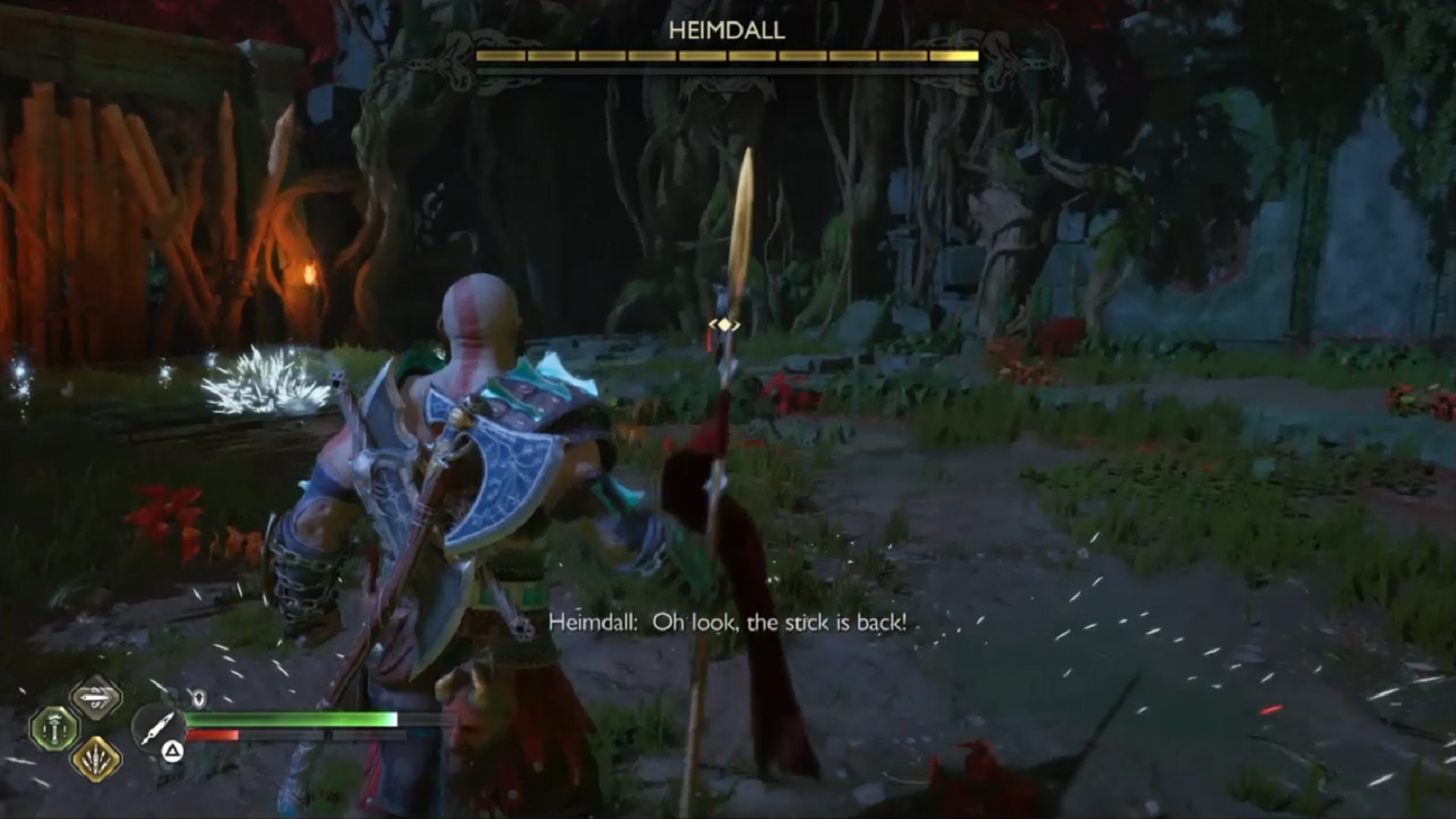Use the grey thrusting spear runic attack
Image resolution: width=1456 pixels, height=819 pixels.
[96, 698]
